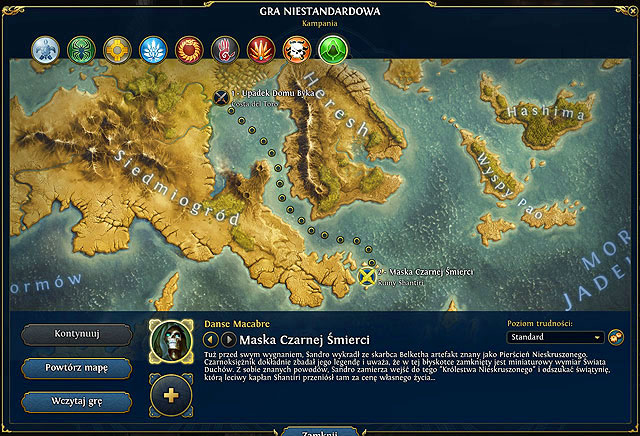Select the Upadek Domu Byka map marker

pyautogui.click(x=221, y=97)
